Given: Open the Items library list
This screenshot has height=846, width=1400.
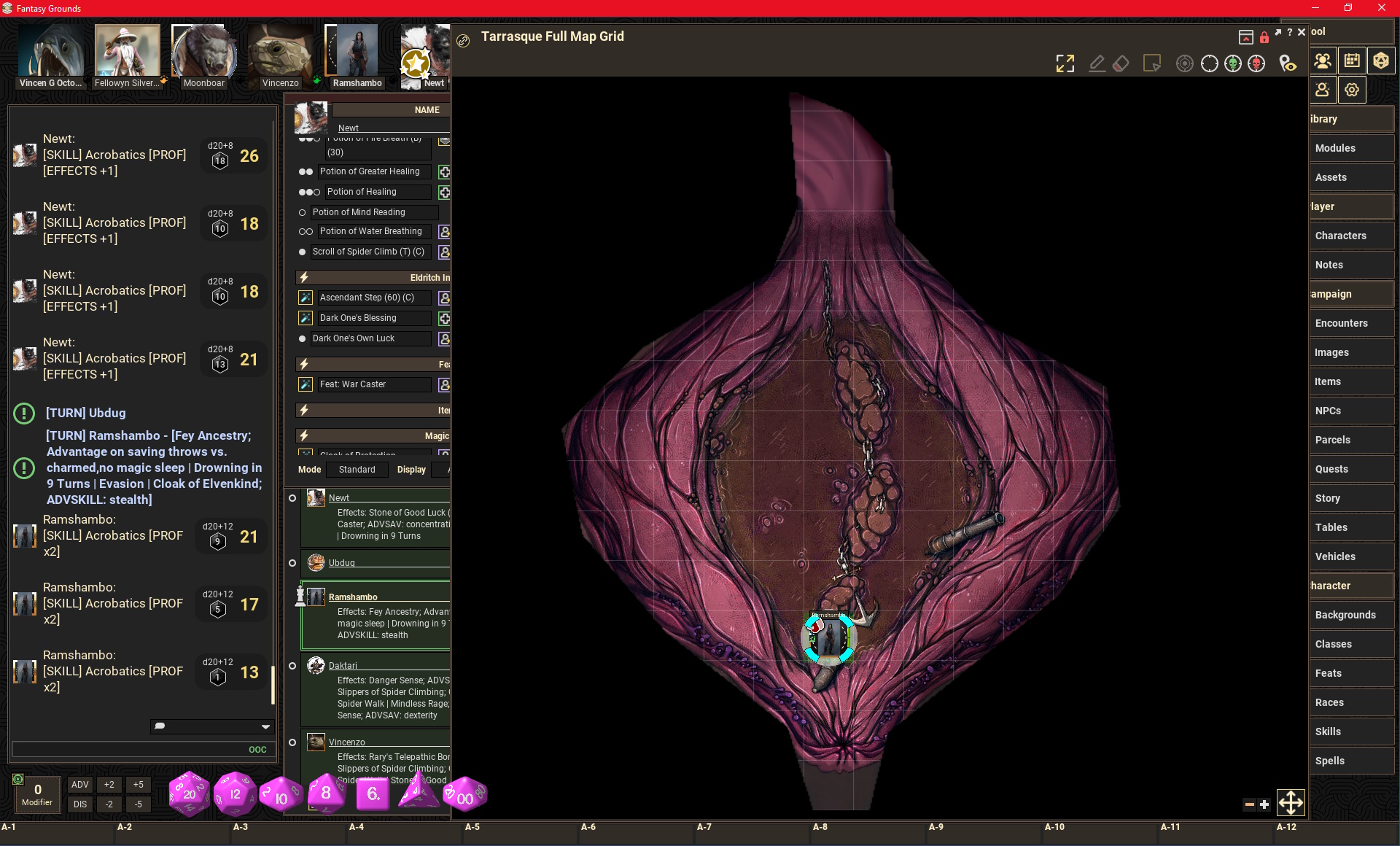Looking at the screenshot, I should click(1328, 381).
